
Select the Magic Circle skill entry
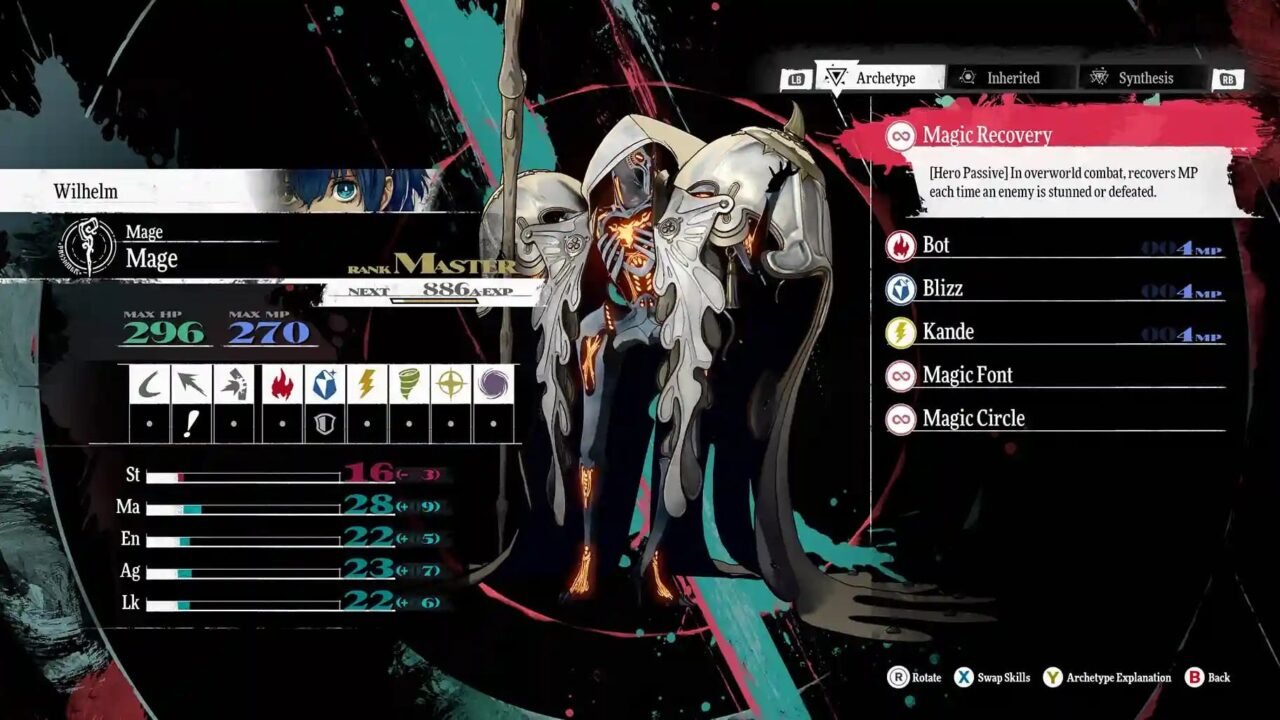(x=975, y=417)
